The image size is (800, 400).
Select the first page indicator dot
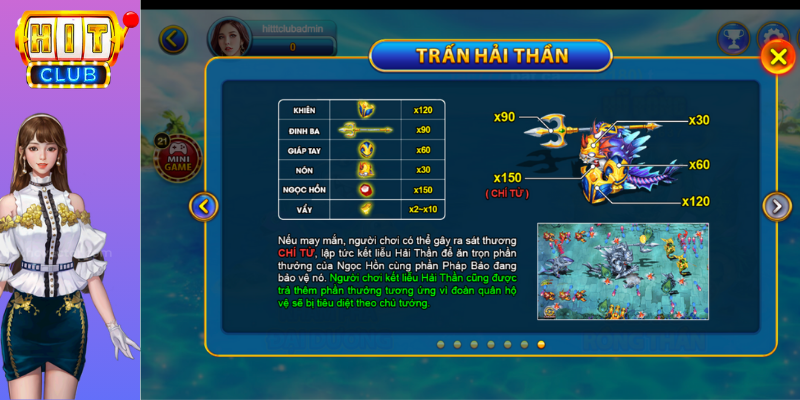(x=439, y=344)
